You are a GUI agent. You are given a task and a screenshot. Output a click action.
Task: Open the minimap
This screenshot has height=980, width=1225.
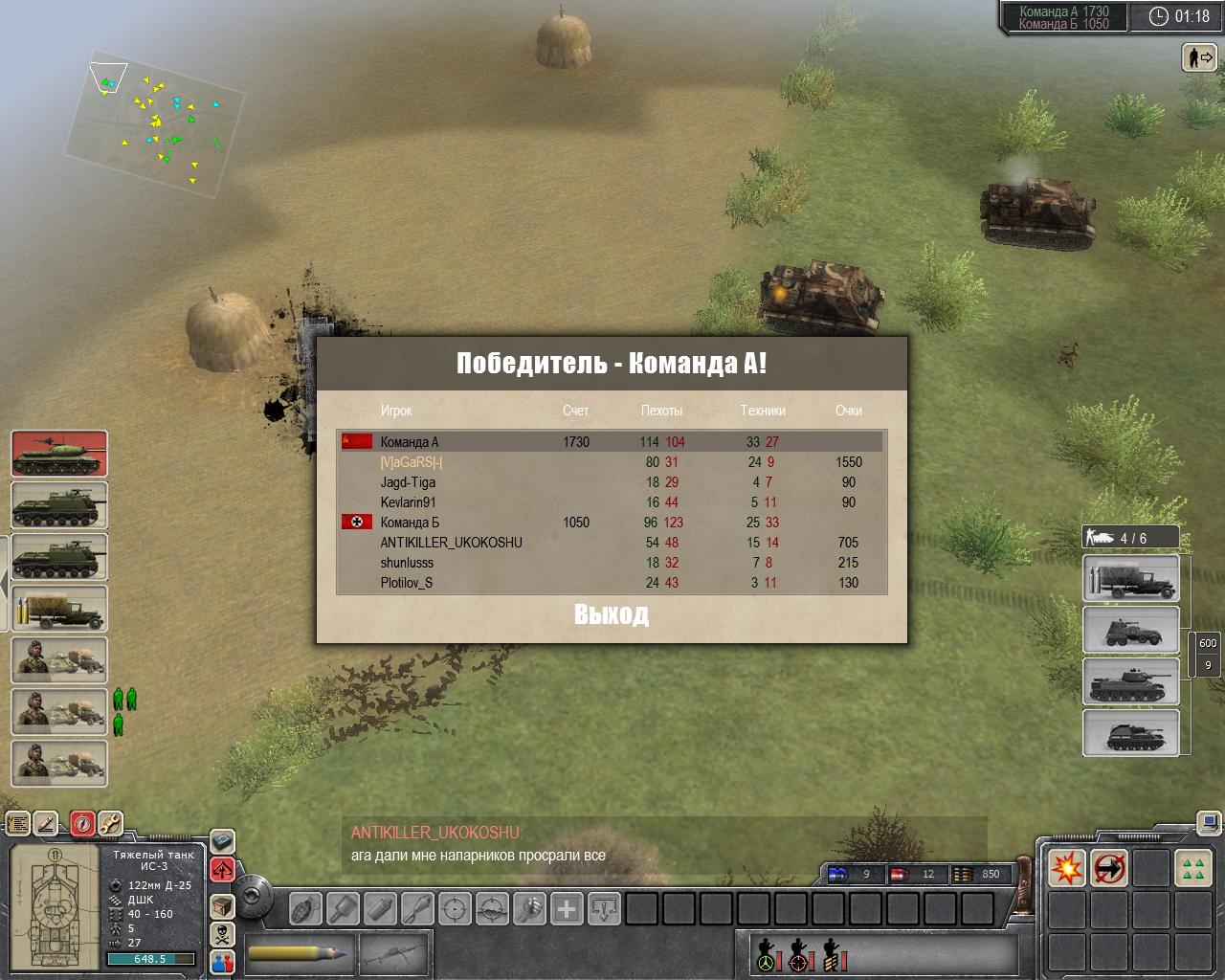click(155, 122)
